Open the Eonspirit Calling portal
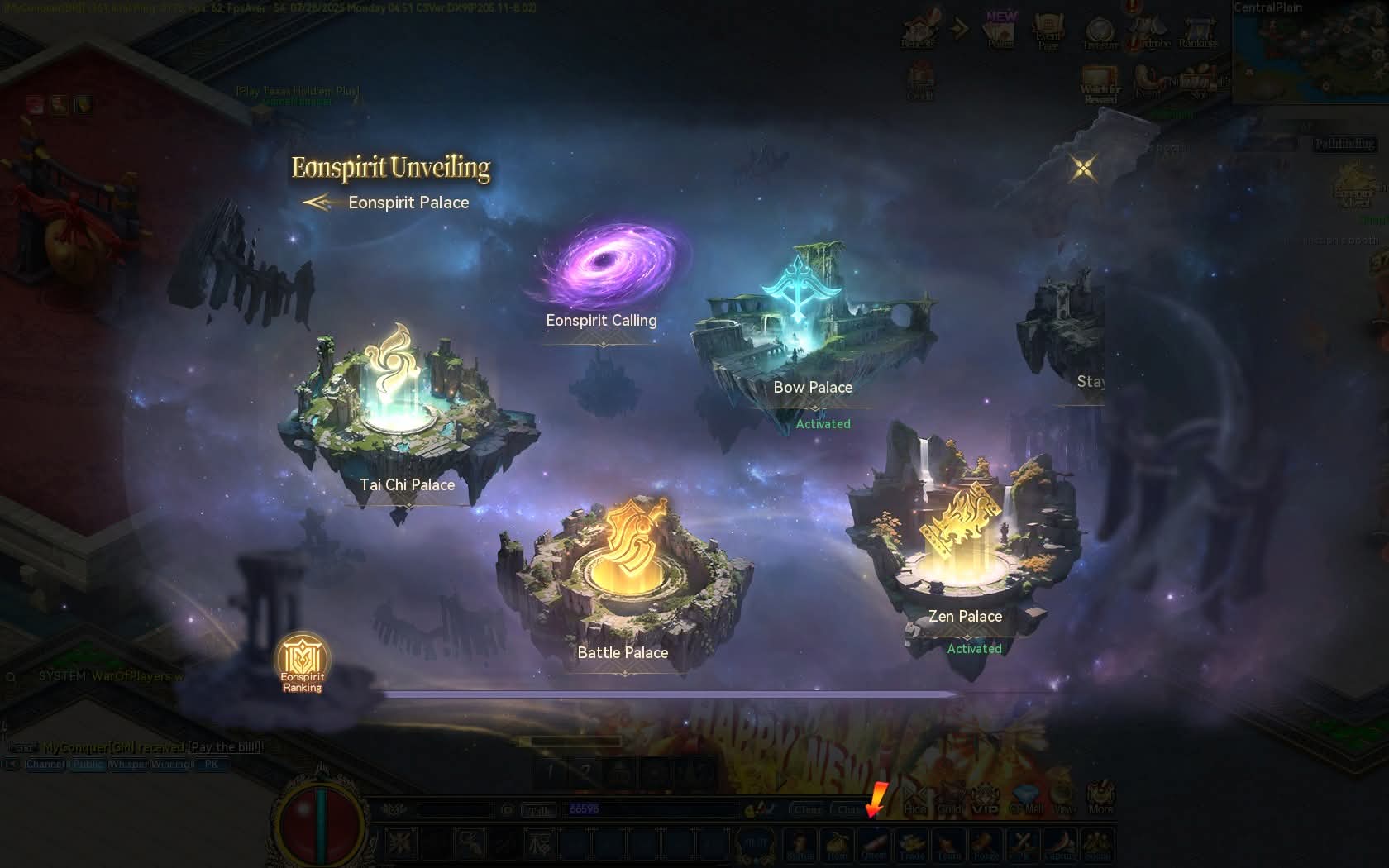 (608, 269)
